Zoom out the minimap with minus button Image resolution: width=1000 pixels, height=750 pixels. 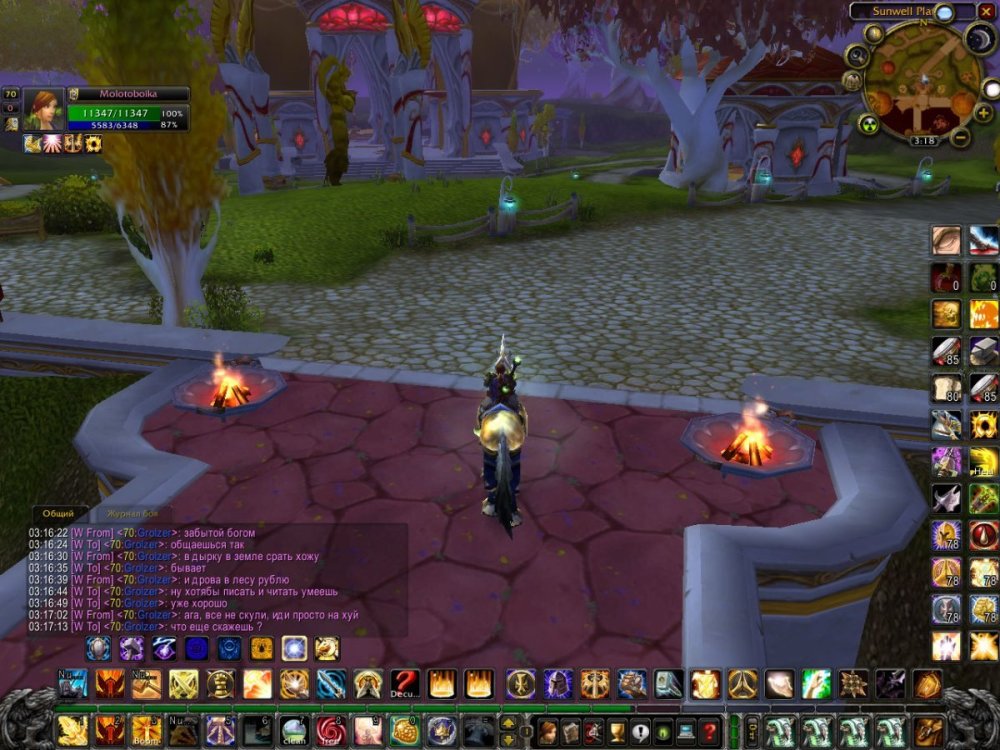coord(959,138)
